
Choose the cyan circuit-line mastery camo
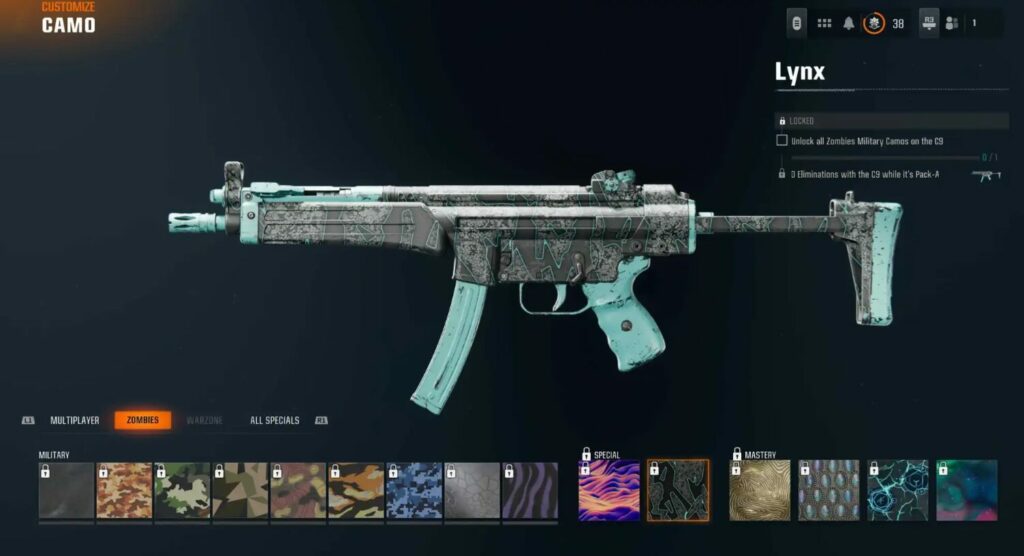pyautogui.click(x=897, y=490)
